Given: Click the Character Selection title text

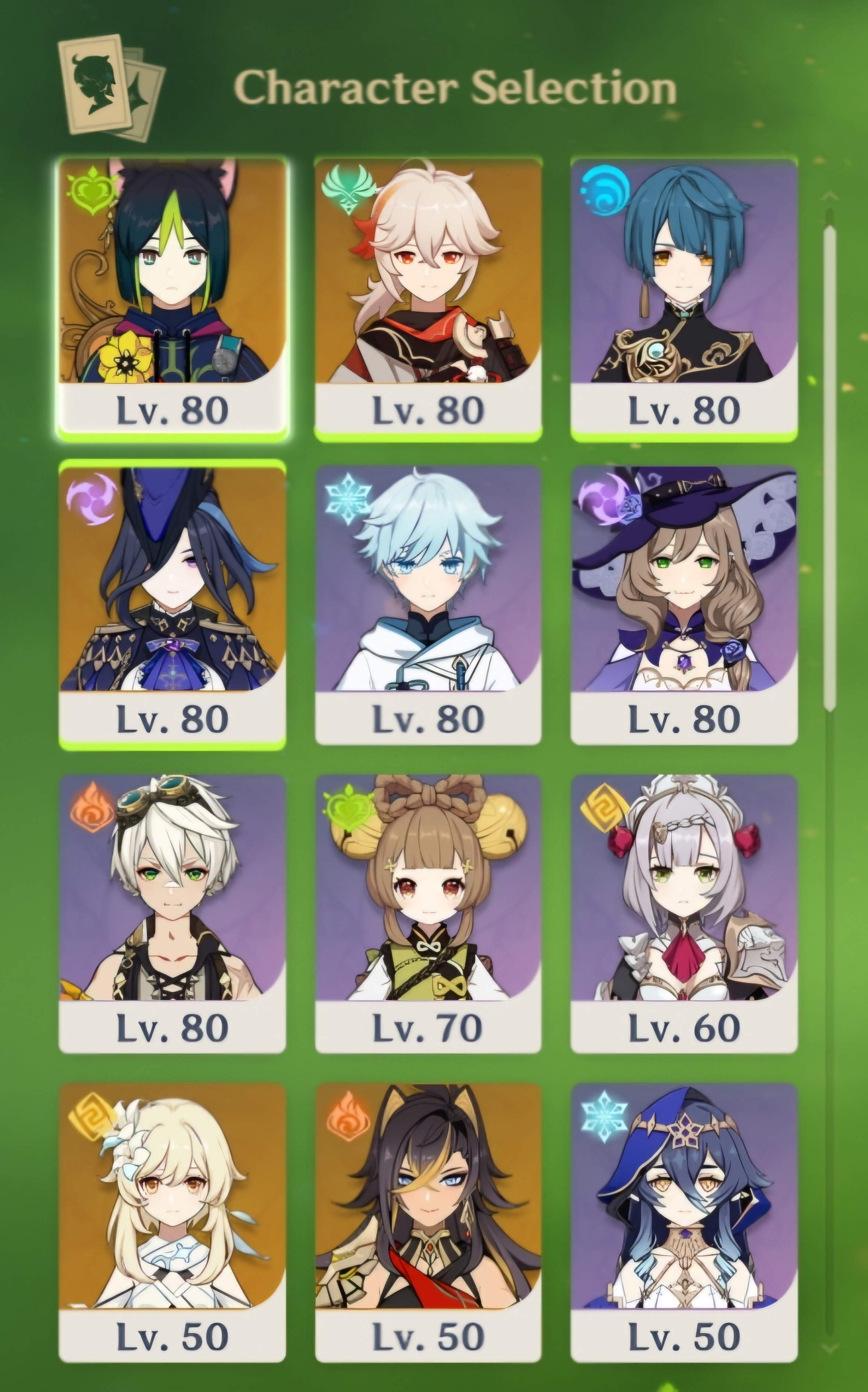Looking at the screenshot, I should tap(453, 86).
